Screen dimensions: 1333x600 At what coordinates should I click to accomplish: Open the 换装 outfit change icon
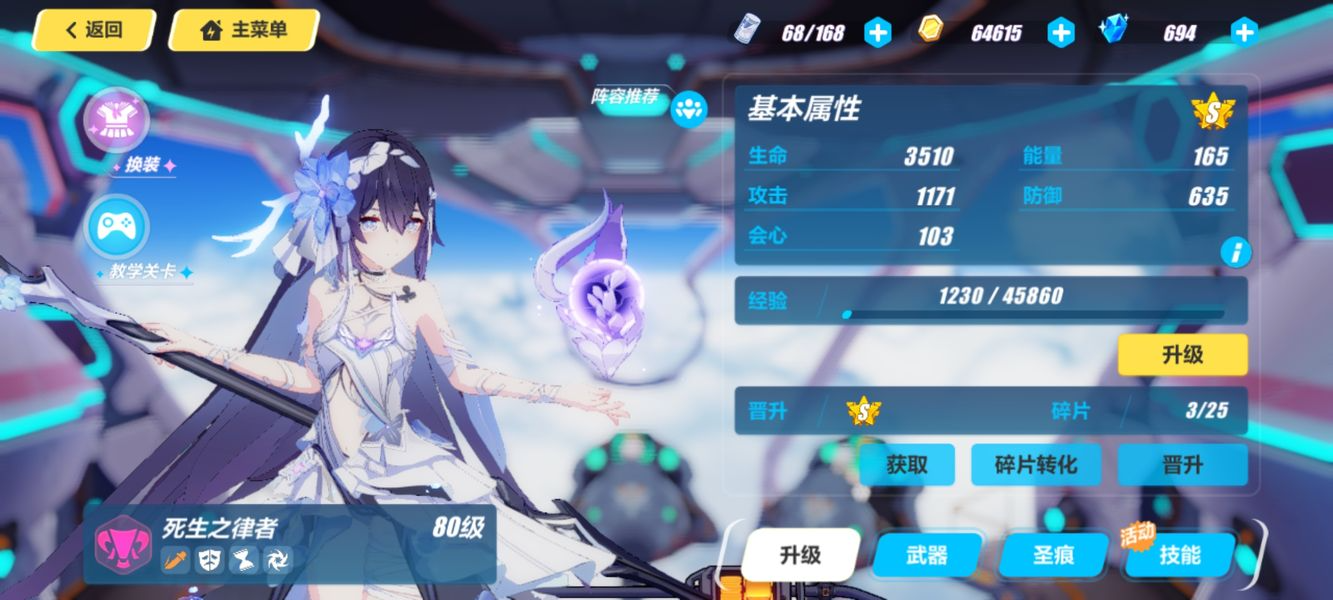(117, 122)
